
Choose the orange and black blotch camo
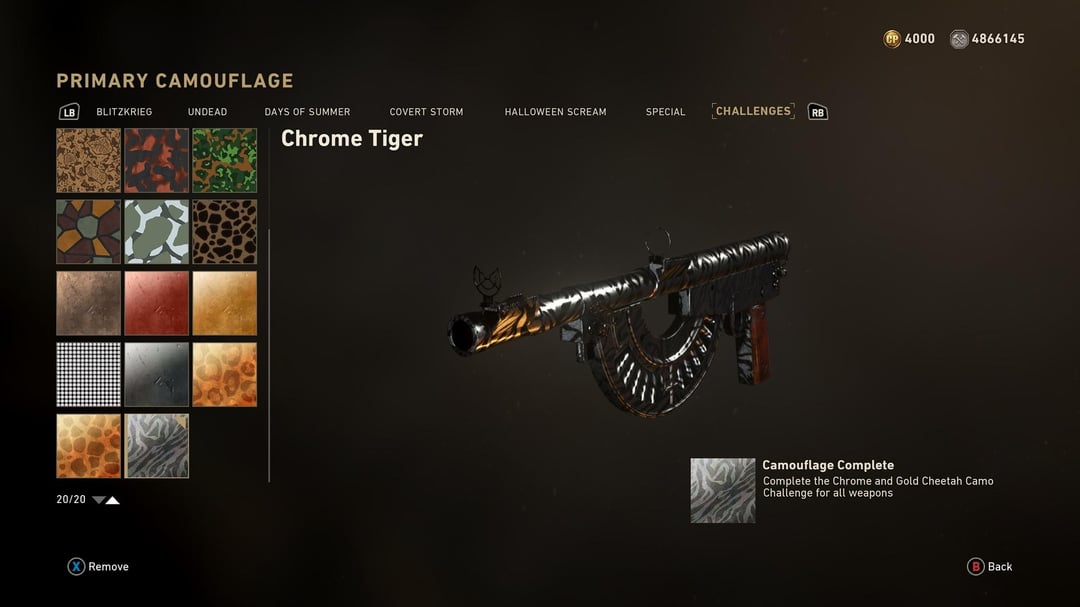click(157, 160)
